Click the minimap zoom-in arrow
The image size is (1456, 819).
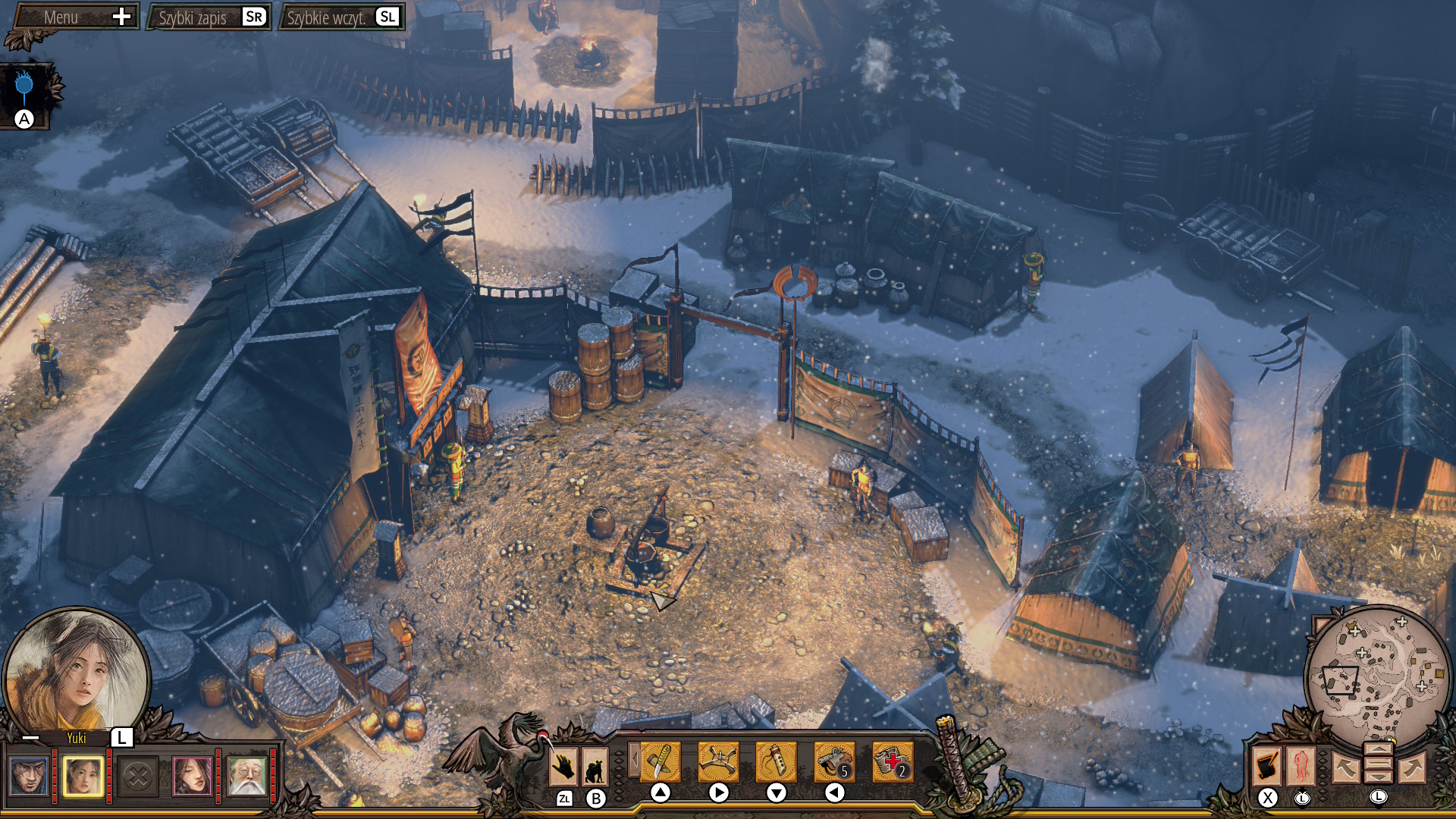coord(1379,750)
